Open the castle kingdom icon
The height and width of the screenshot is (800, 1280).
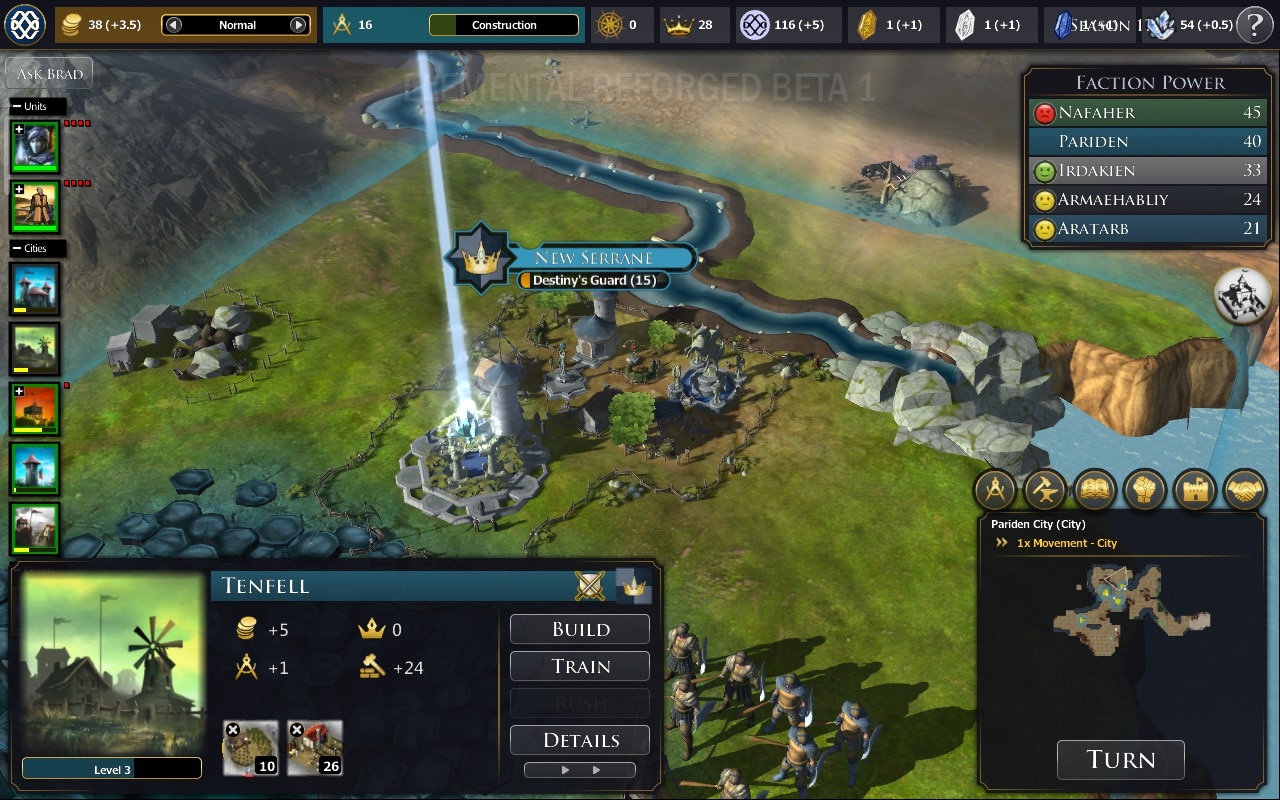(1194, 490)
